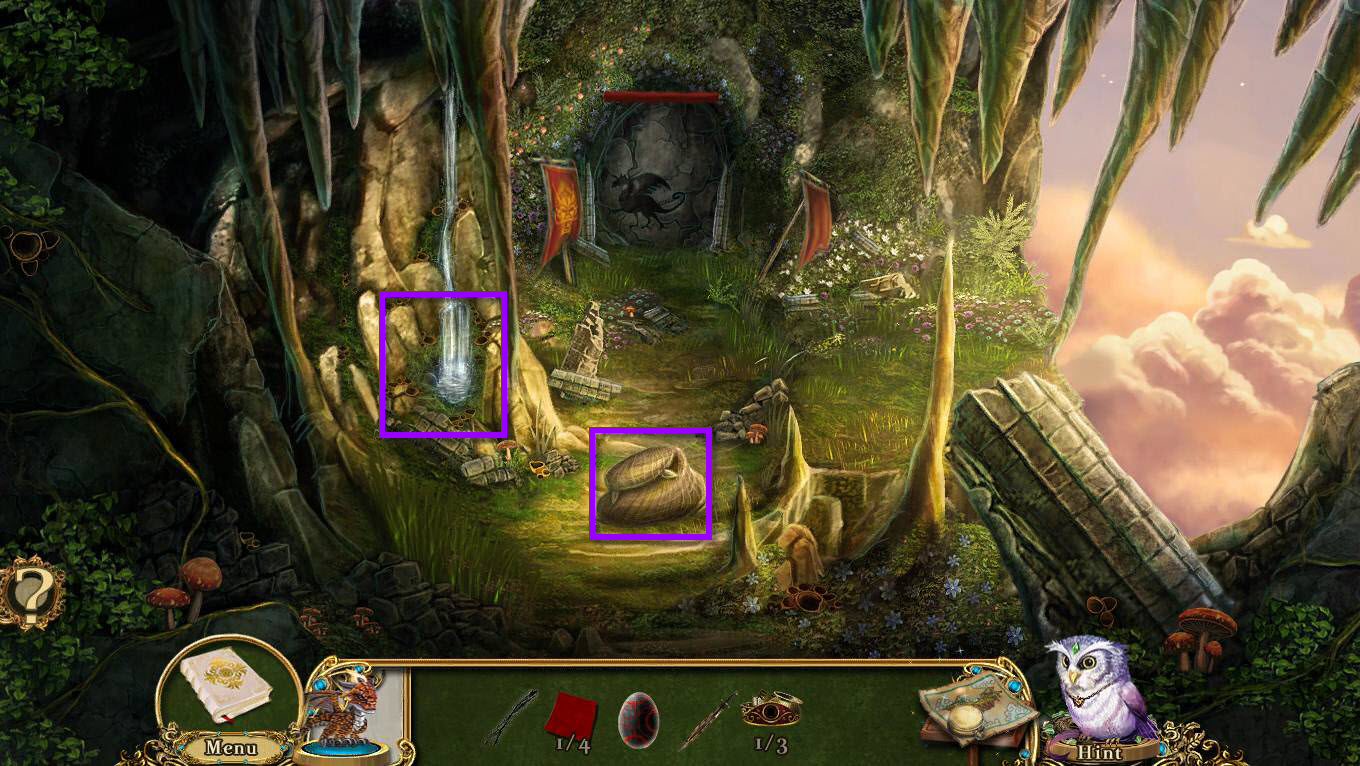
Task: Select the red cloth inventory item
Action: pyautogui.click(x=571, y=714)
